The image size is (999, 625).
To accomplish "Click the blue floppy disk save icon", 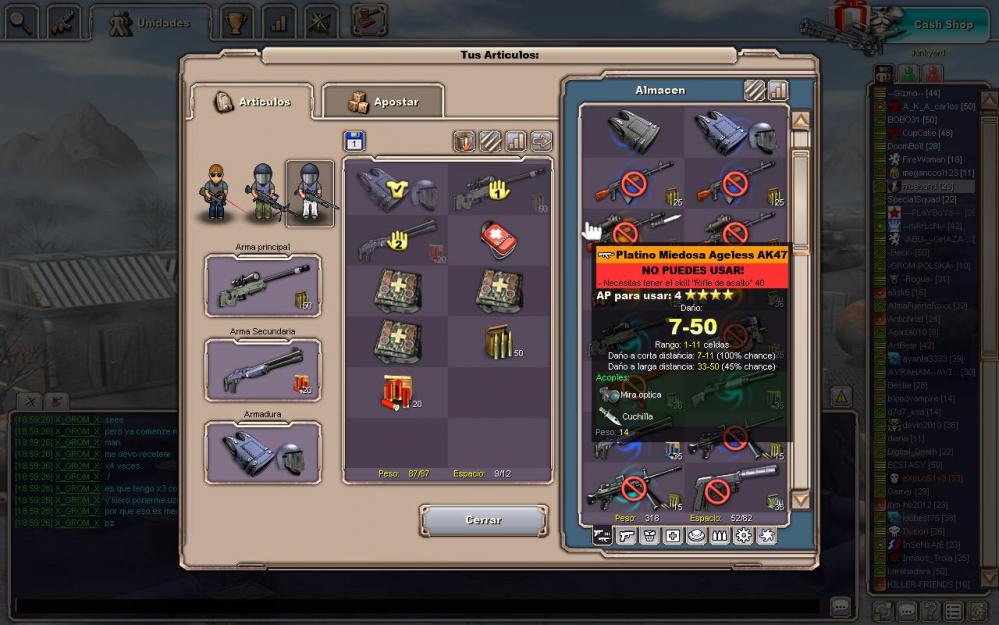I will coord(354,141).
